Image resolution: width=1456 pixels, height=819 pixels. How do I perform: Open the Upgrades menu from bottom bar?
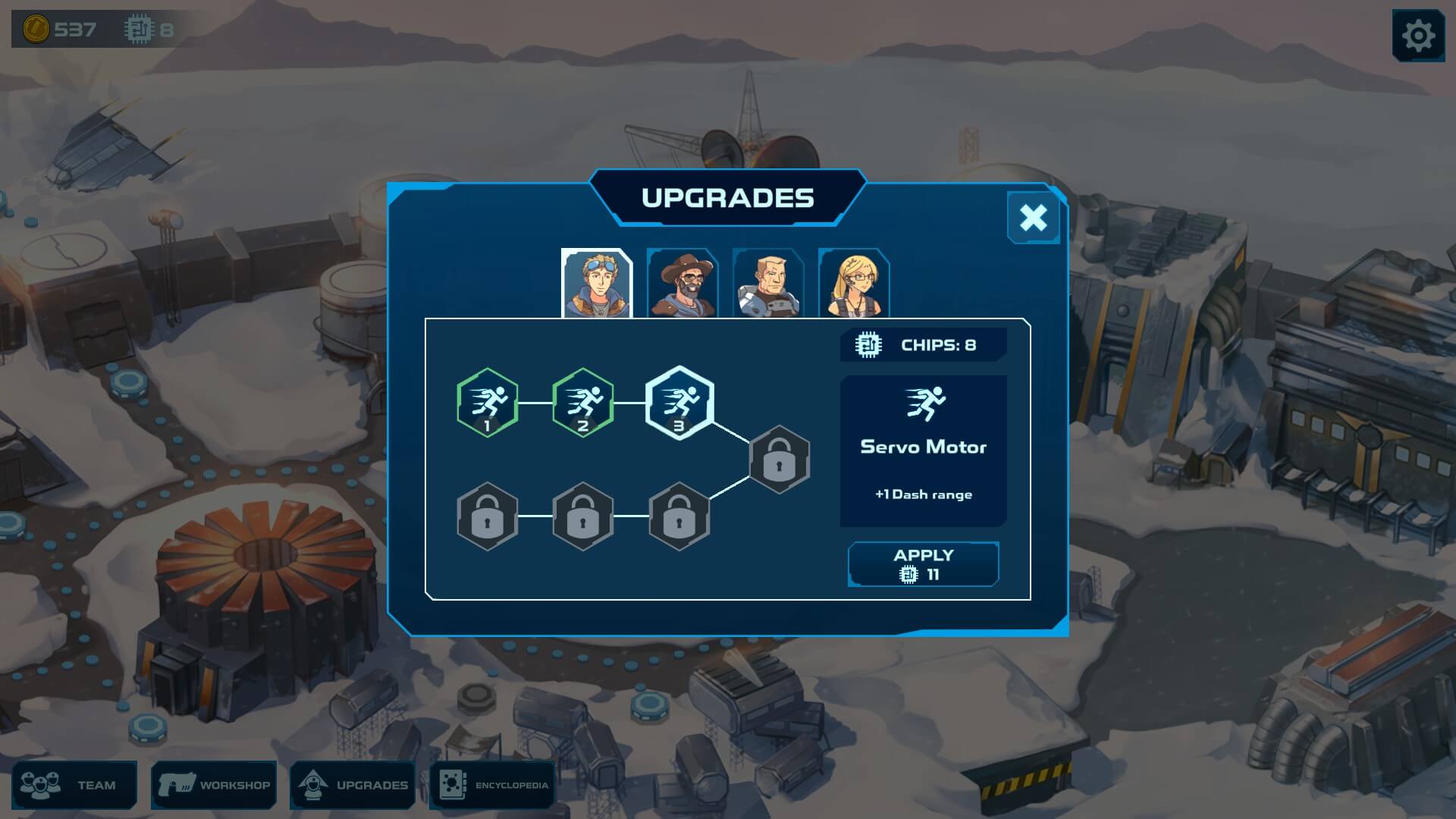coord(353,785)
